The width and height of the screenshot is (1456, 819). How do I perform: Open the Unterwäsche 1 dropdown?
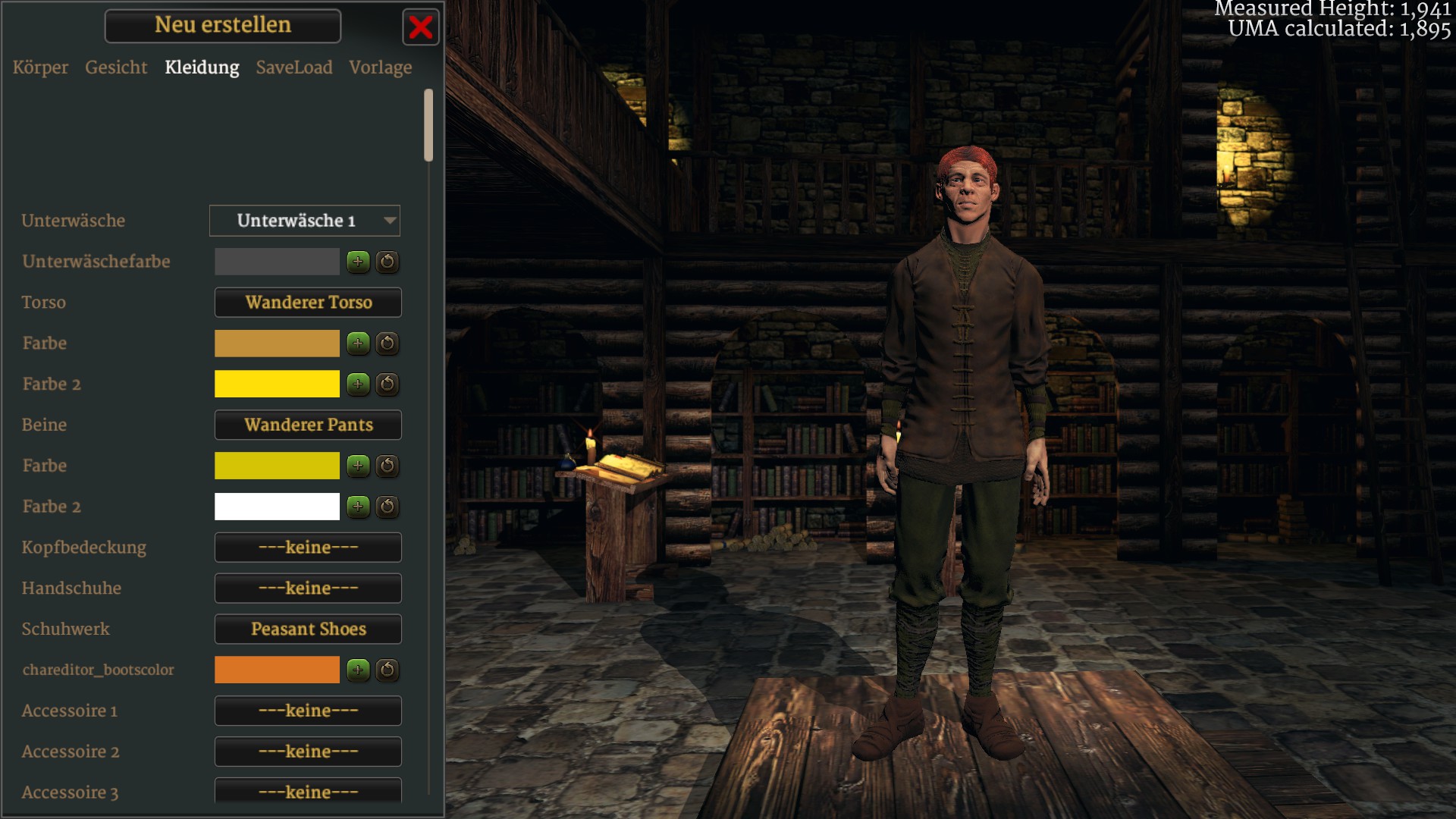[305, 221]
